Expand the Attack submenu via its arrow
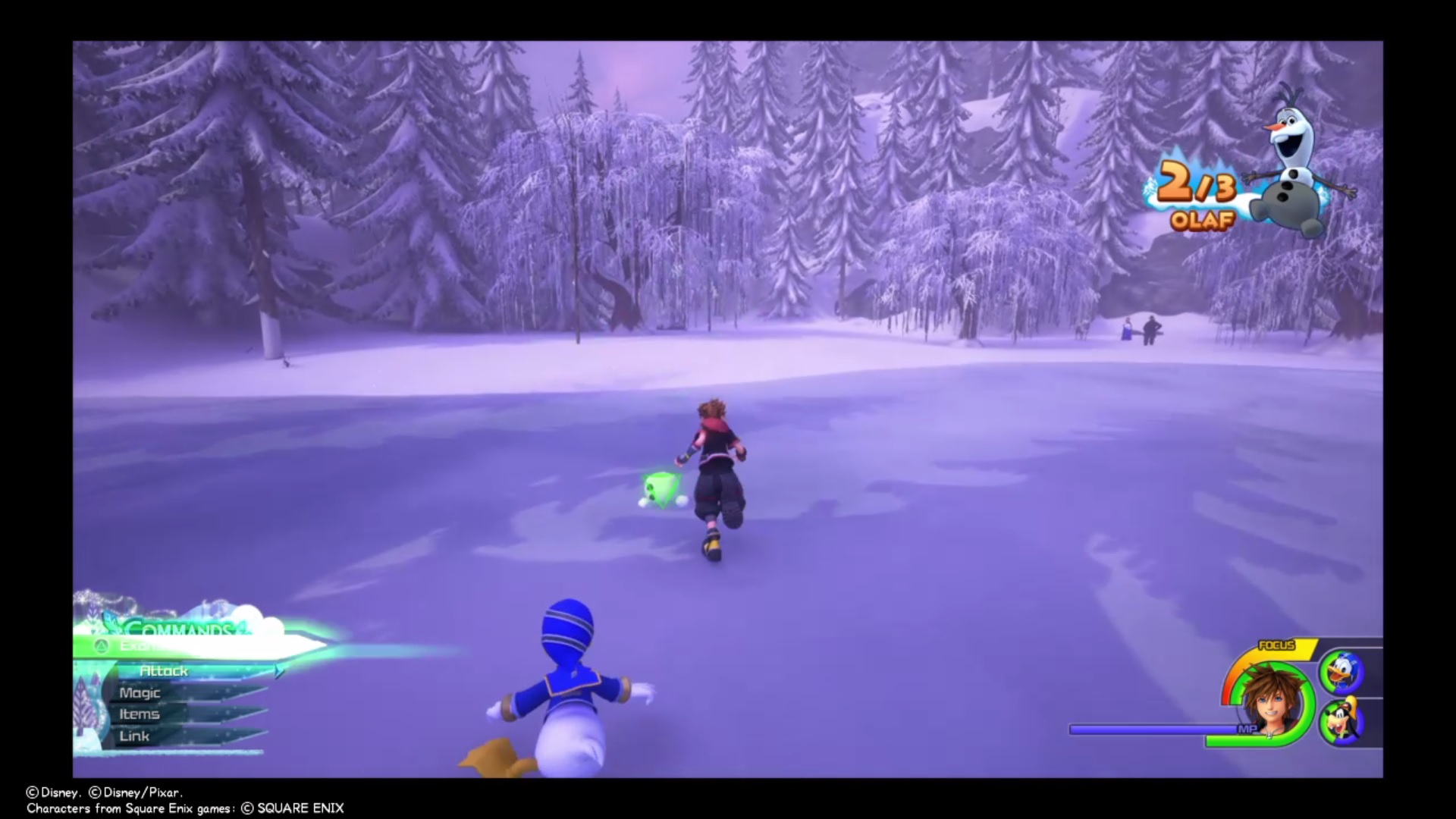Screen dimensions: 1456x819 coord(279,671)
